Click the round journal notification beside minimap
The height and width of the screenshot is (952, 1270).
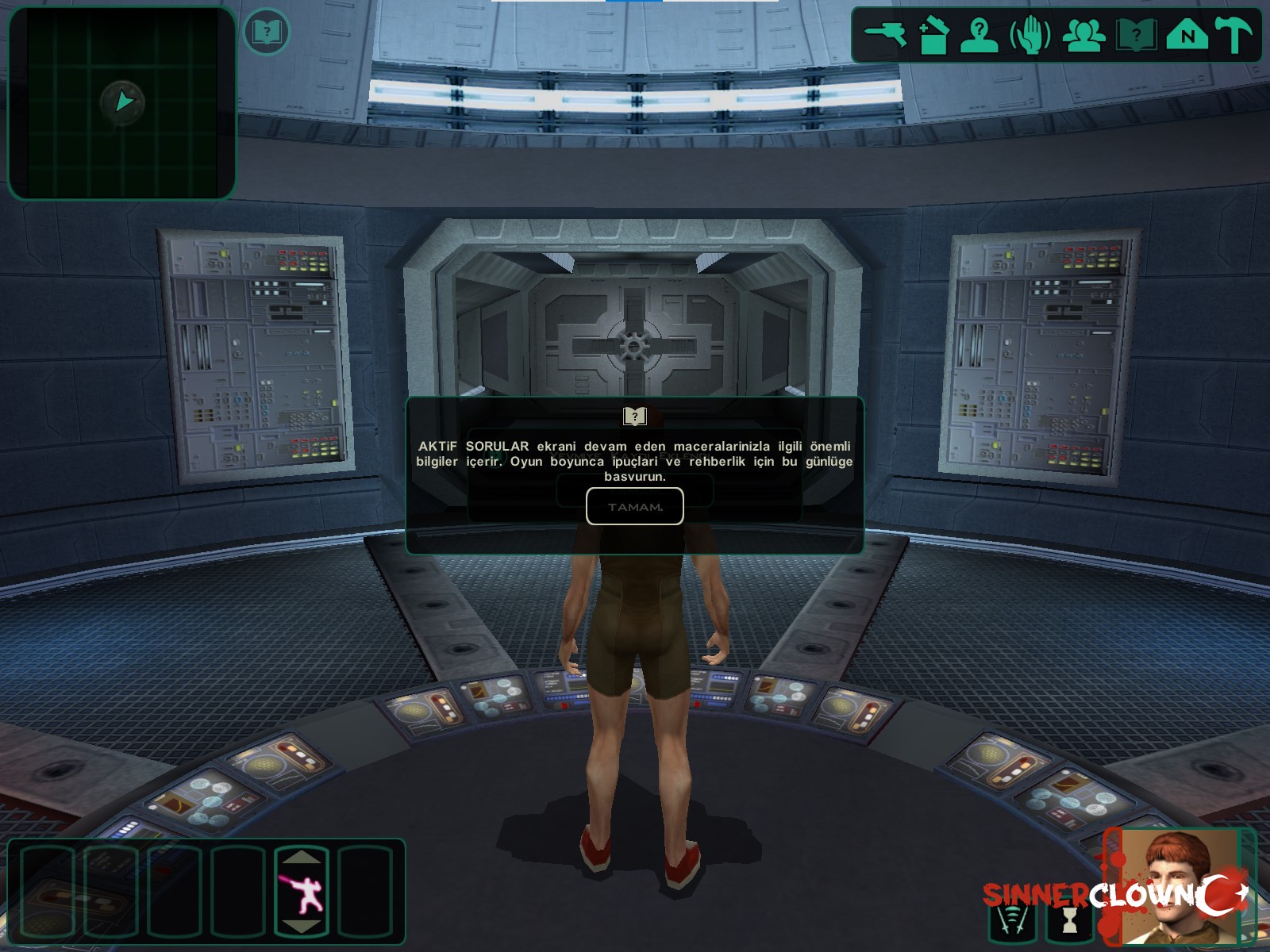pos(267,33)
